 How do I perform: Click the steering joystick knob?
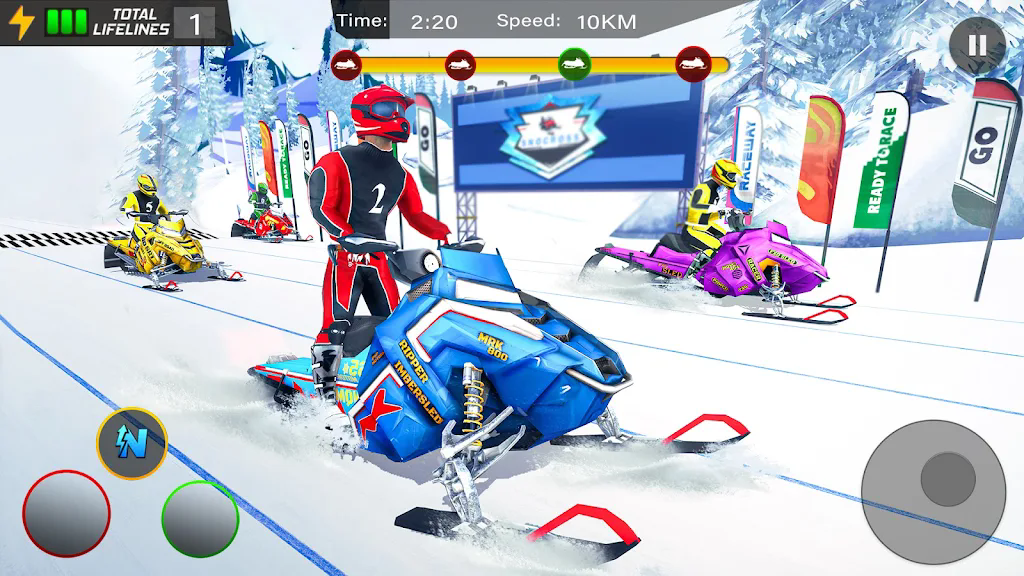[x=947, y=479]
